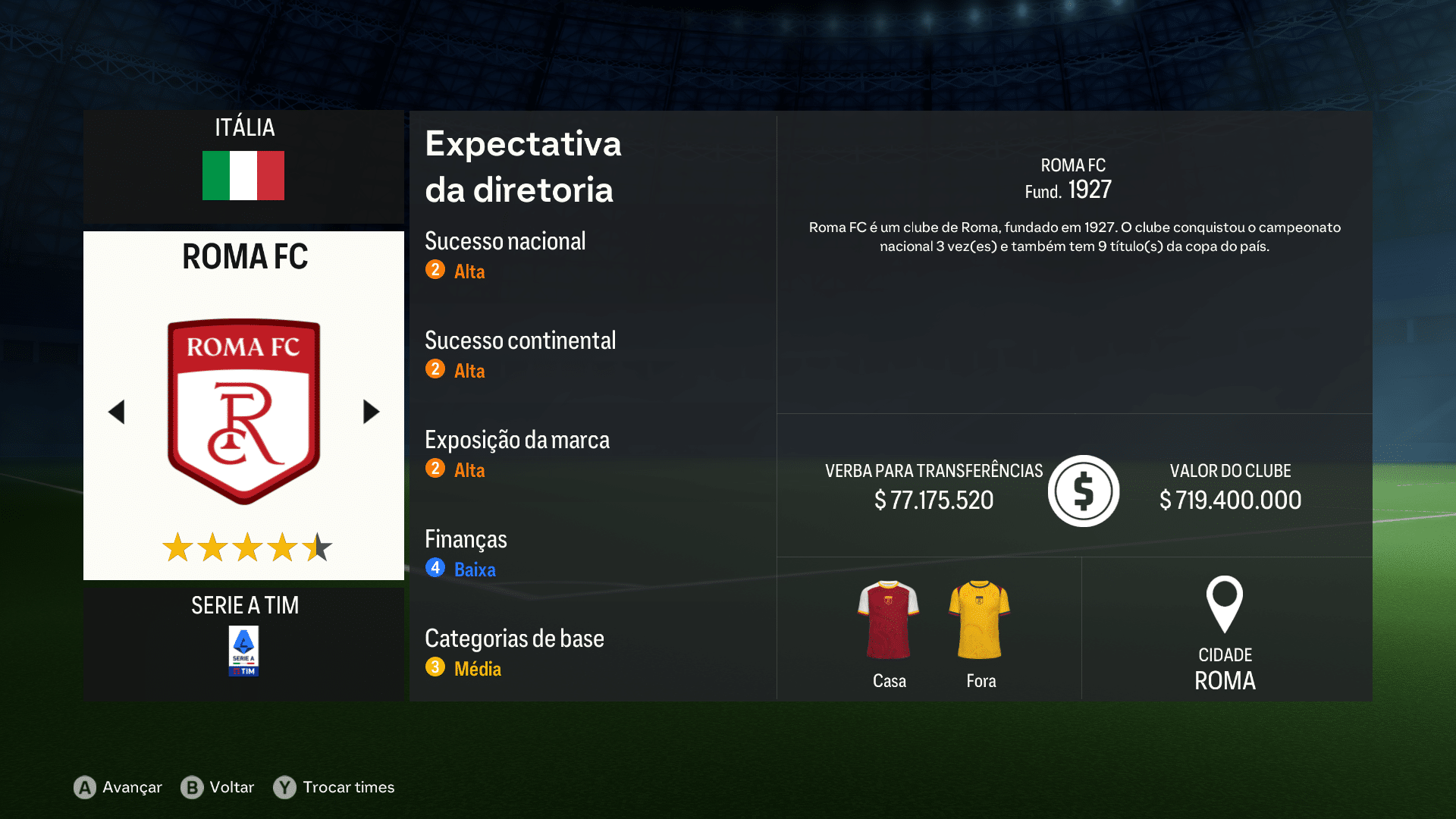
Task: Click the Roma city location pin
Action: tap(1225, 605)
